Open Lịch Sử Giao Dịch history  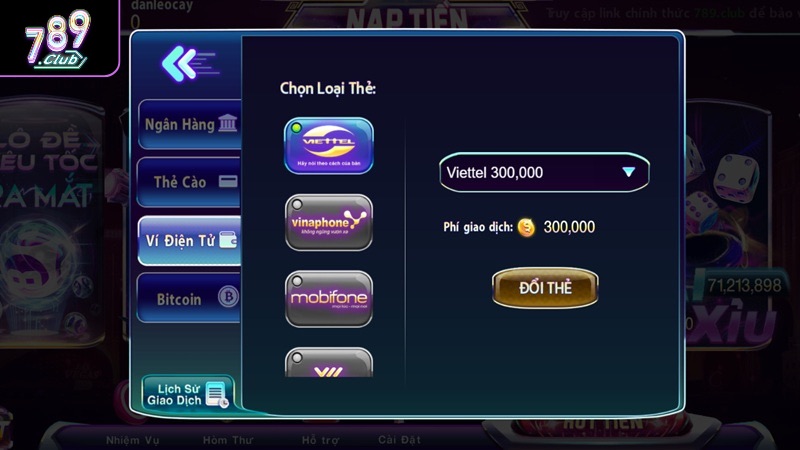tap(187, 393)
